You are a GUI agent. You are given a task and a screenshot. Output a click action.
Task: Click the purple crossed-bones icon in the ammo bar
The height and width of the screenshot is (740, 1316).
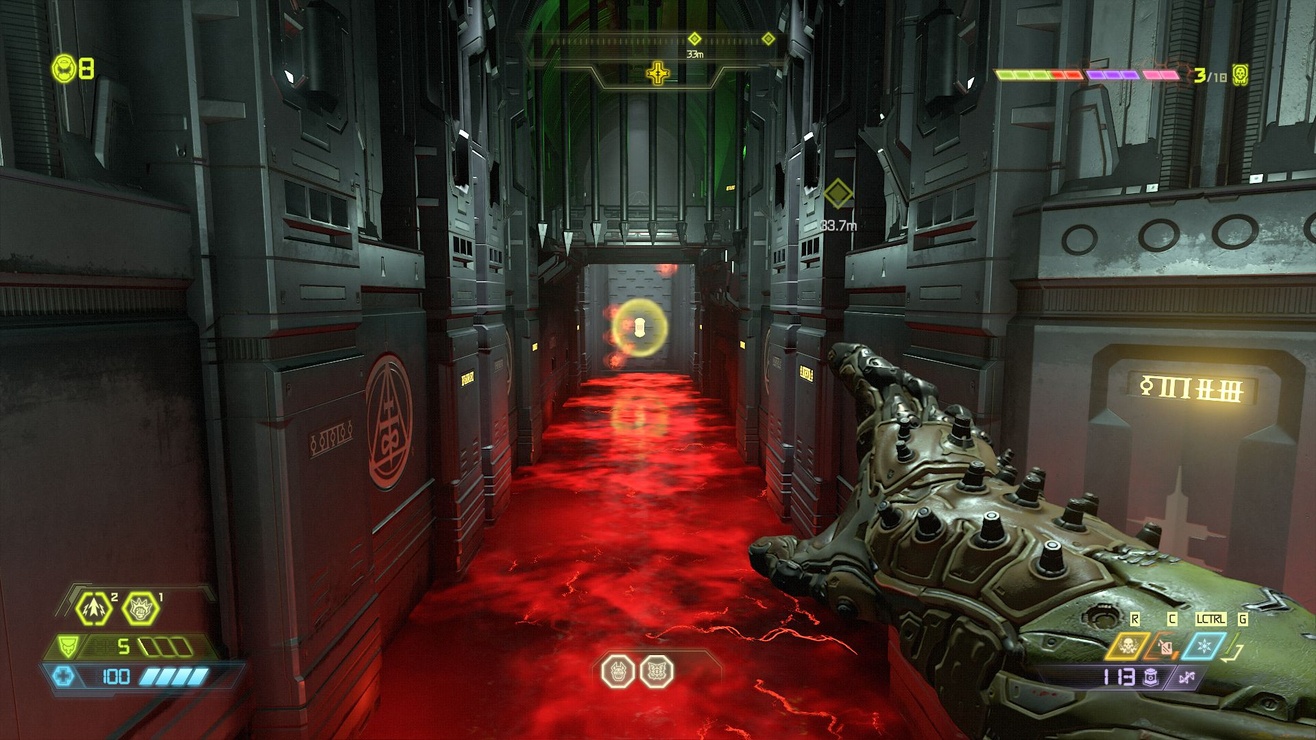pyautogui.click(x=1188, y=676)
